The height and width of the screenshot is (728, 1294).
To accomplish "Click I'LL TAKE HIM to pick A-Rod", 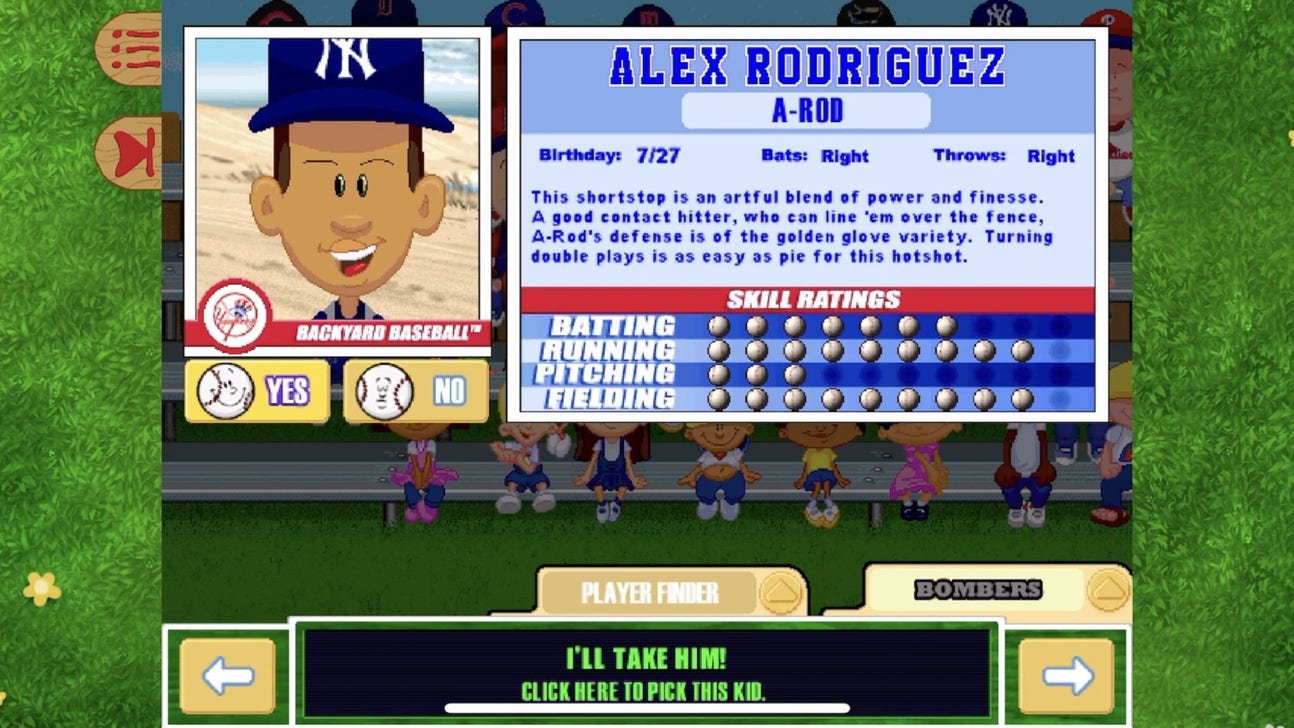I will [x=647, y=670].
